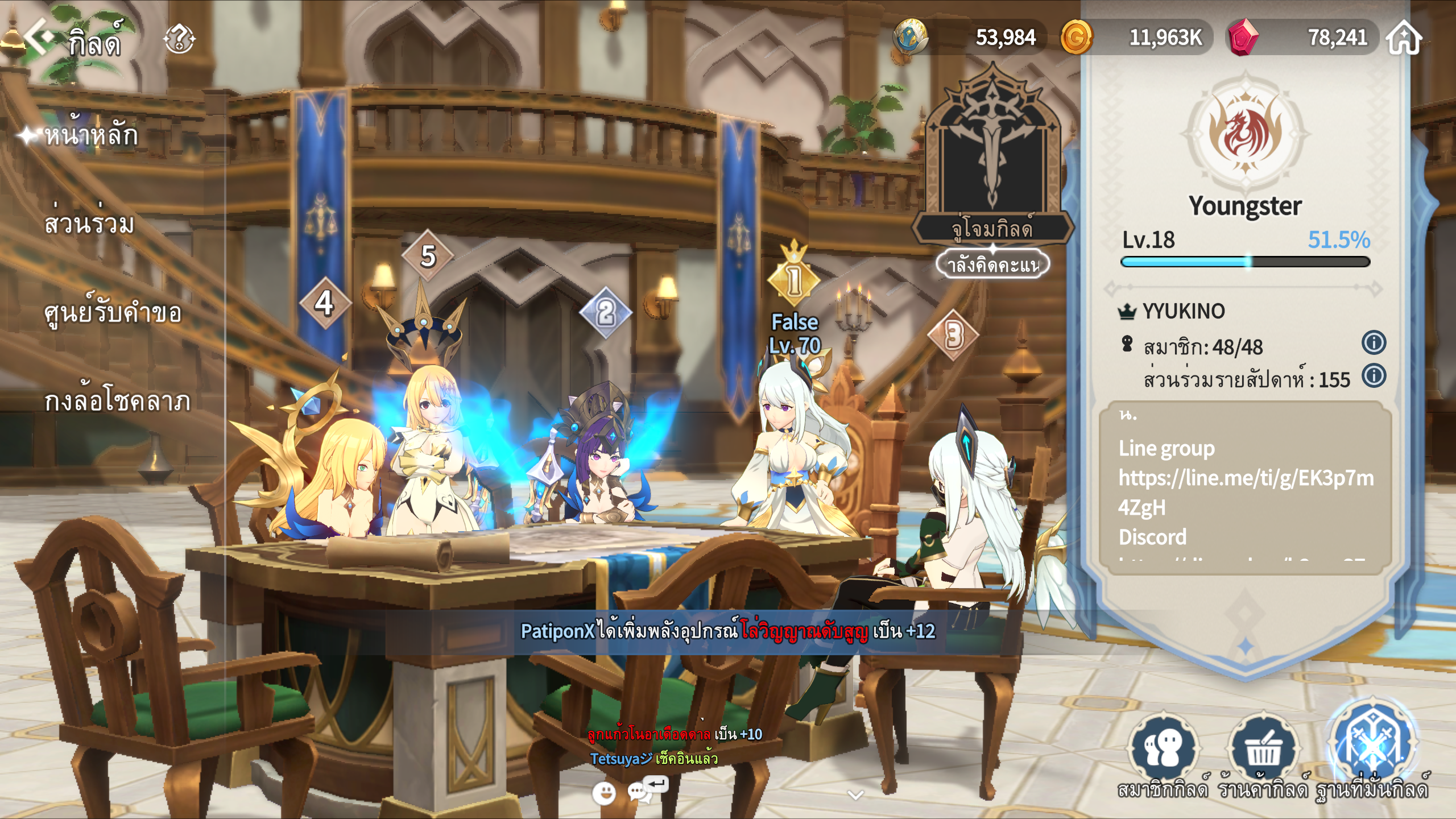Click the Youngster guild emblem
1456x819 pixels.
1245,135
